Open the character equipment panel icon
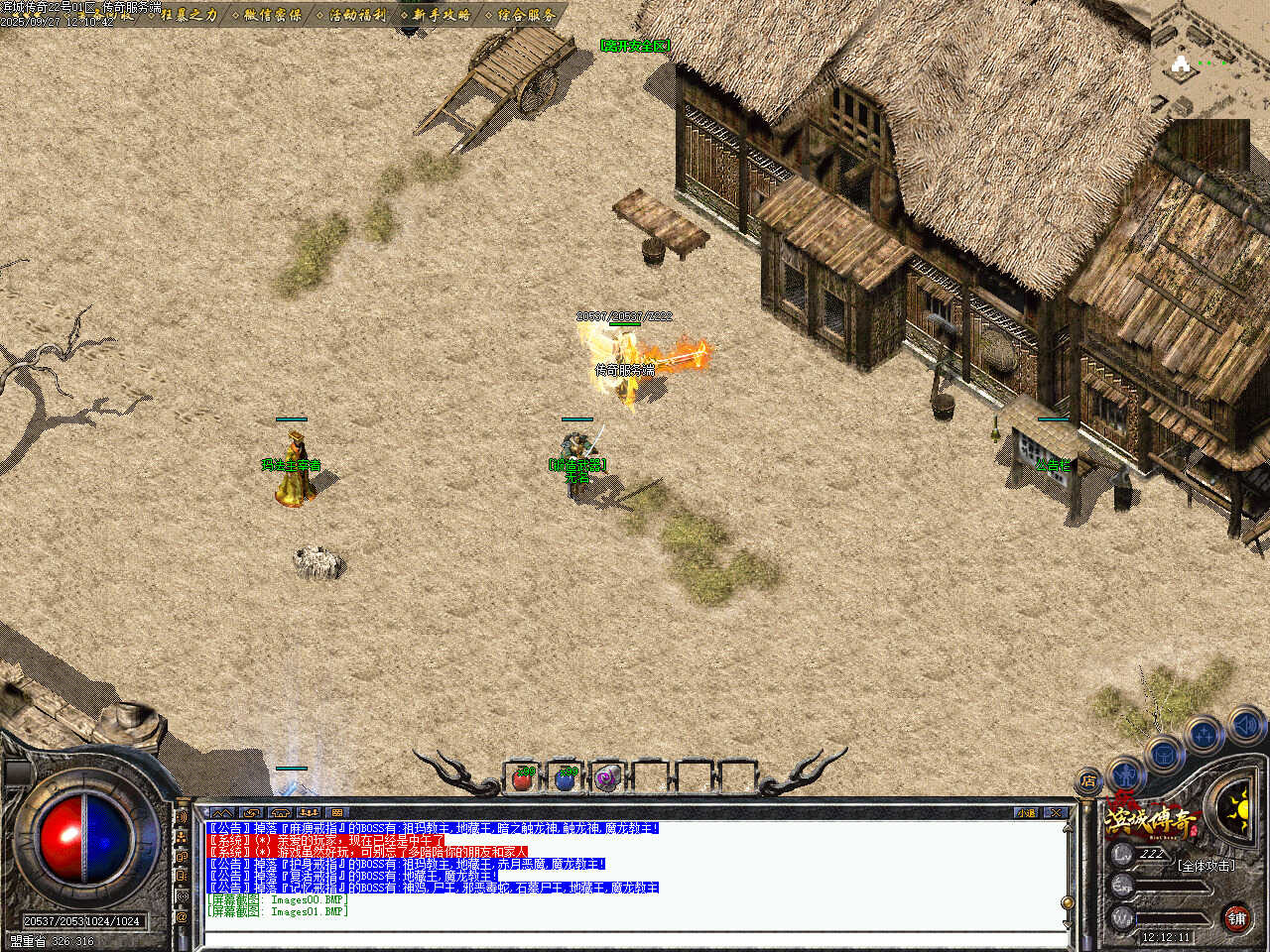This screenshot has width=1270, height=952. coord(1125,772)
